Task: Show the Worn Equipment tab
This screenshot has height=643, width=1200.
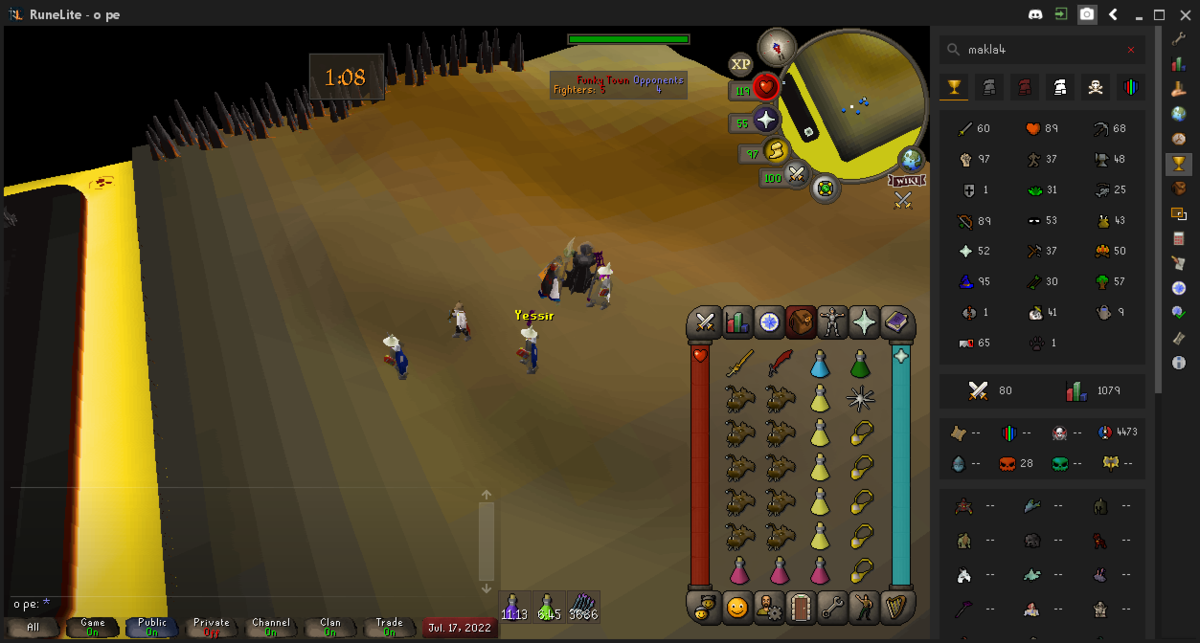Action: [x=833, y=322]
